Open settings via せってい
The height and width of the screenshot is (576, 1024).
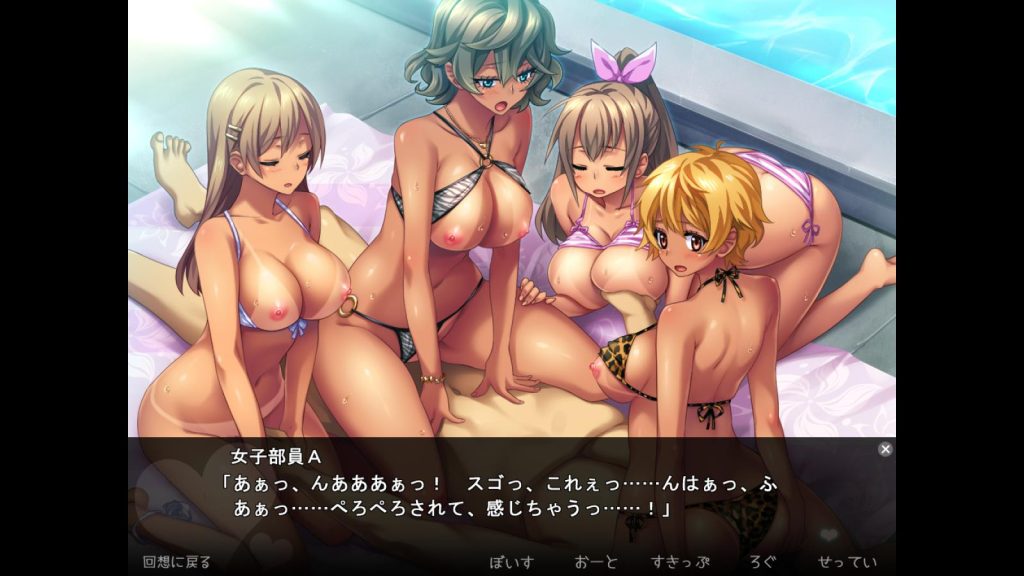pyautogui.click(x=846, y=561)
